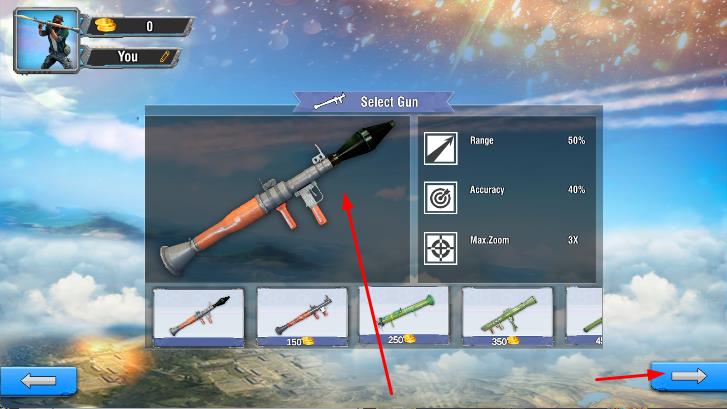Go to the next screen with right arrow

688,377
